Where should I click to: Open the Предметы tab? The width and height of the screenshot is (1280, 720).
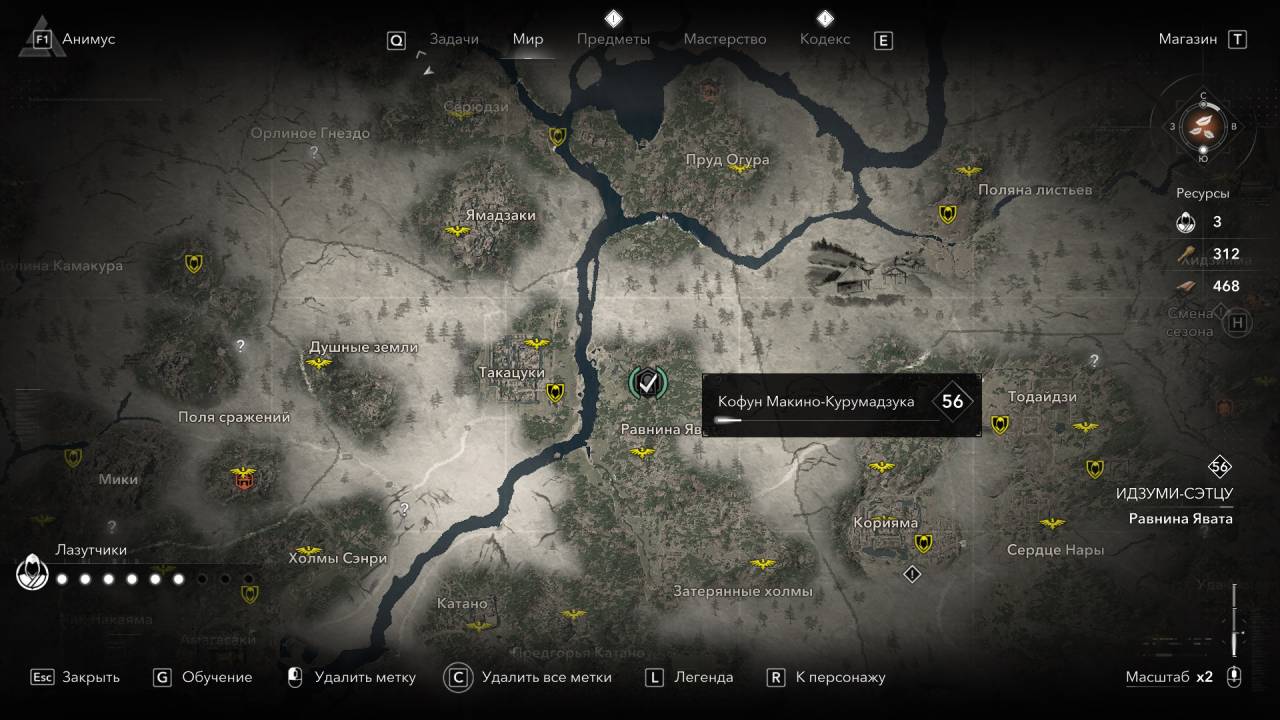(x=613, y=39)
